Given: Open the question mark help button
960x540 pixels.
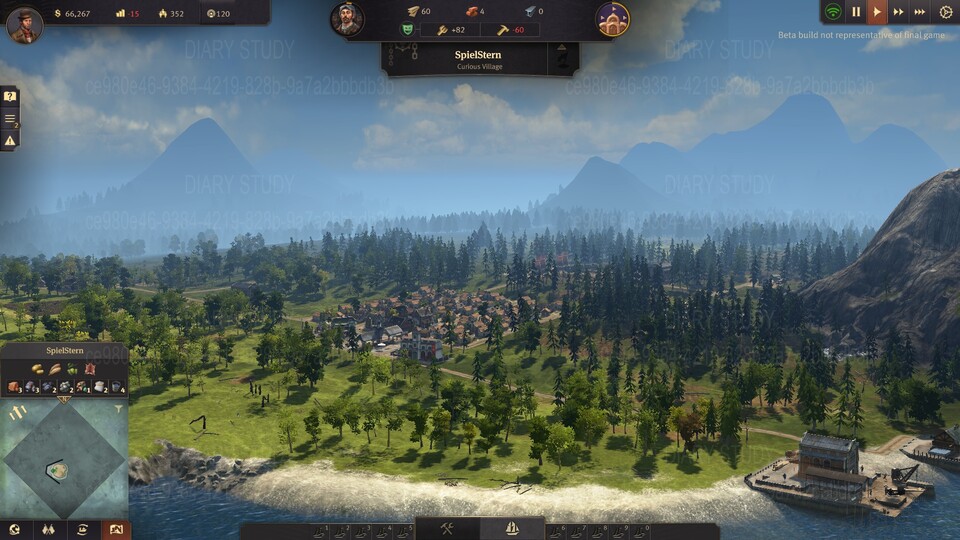Looking at the screenshot, I should coord(10,97).
